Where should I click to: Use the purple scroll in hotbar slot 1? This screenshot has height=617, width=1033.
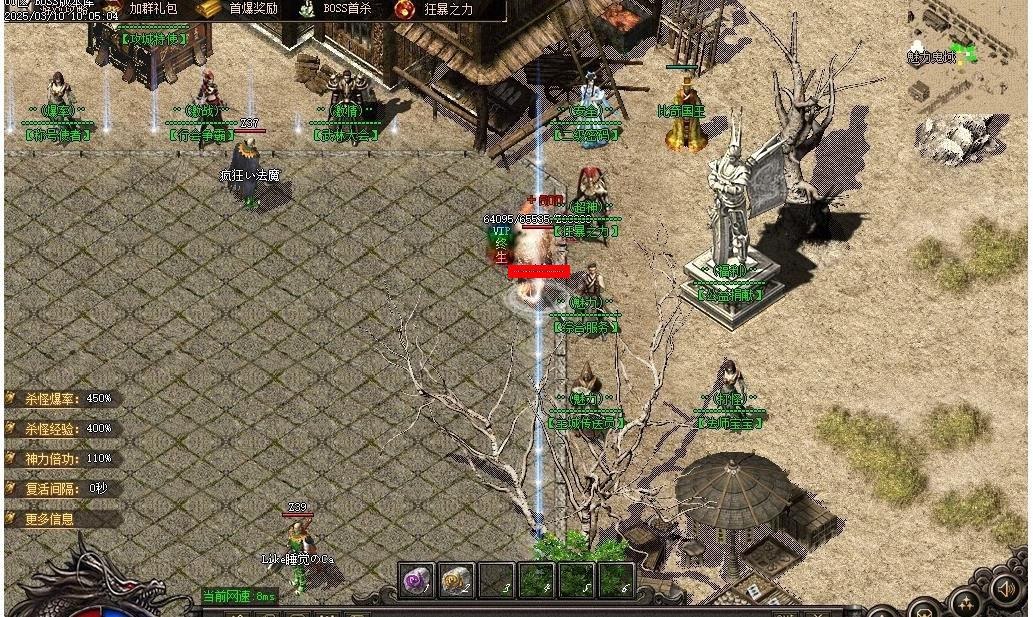pos(416,580)
